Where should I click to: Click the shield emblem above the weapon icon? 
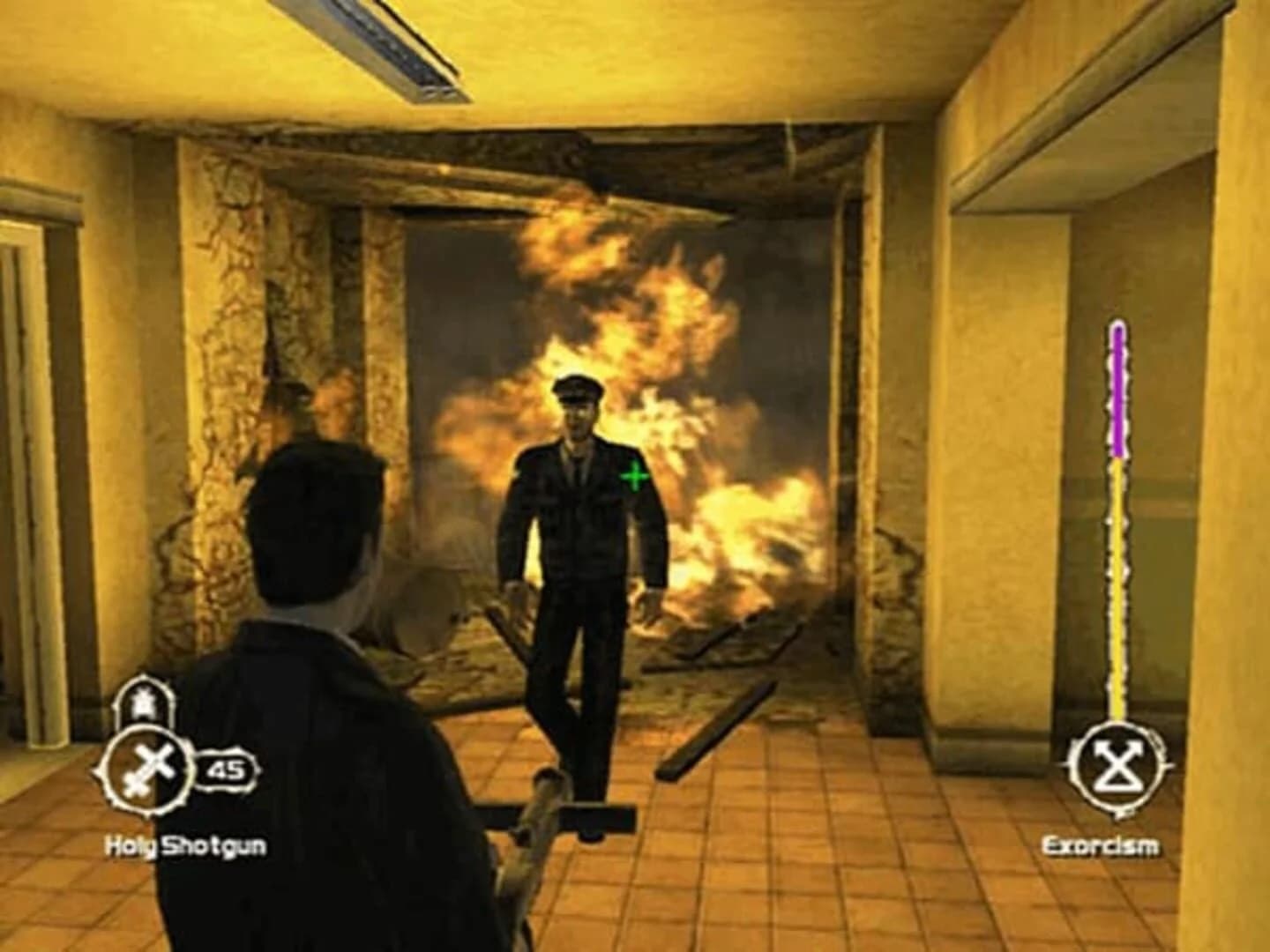click(x=145, y=701)
